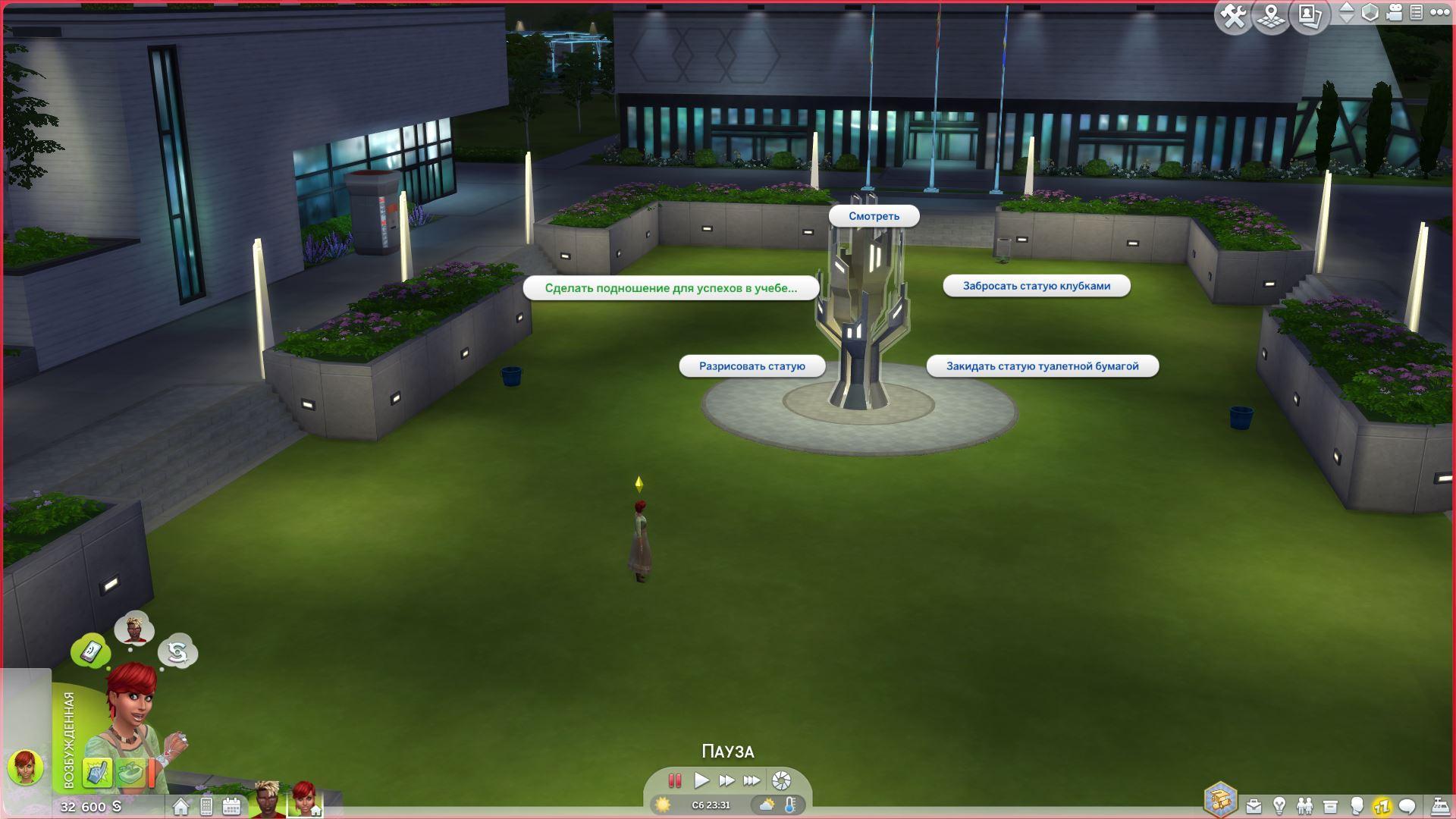Open the calendar icon
The width and height of the screenshot is (1456, 819).
click(231, 806)
